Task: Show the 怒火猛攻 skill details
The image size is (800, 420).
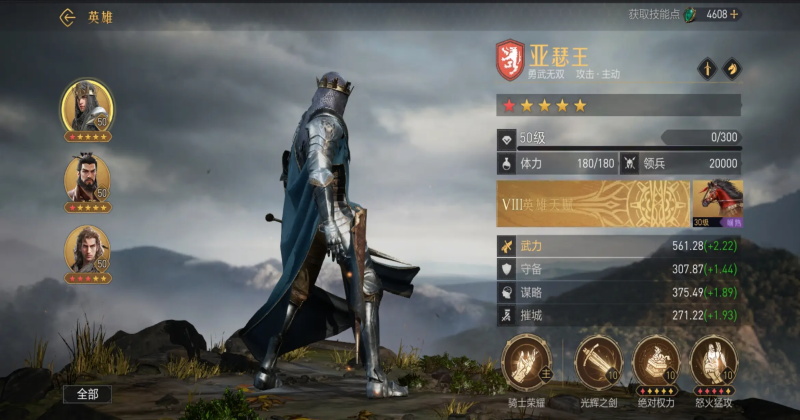Action: click(x=714, y=361)
